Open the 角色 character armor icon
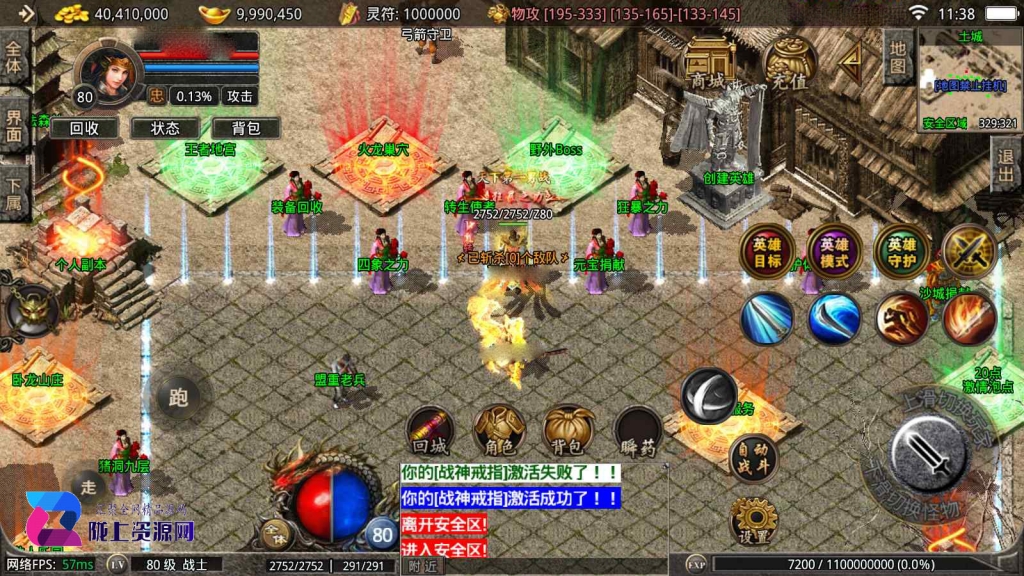This screenshot has height=576, width=1024. pyautogui.click(x=499, y=431)
